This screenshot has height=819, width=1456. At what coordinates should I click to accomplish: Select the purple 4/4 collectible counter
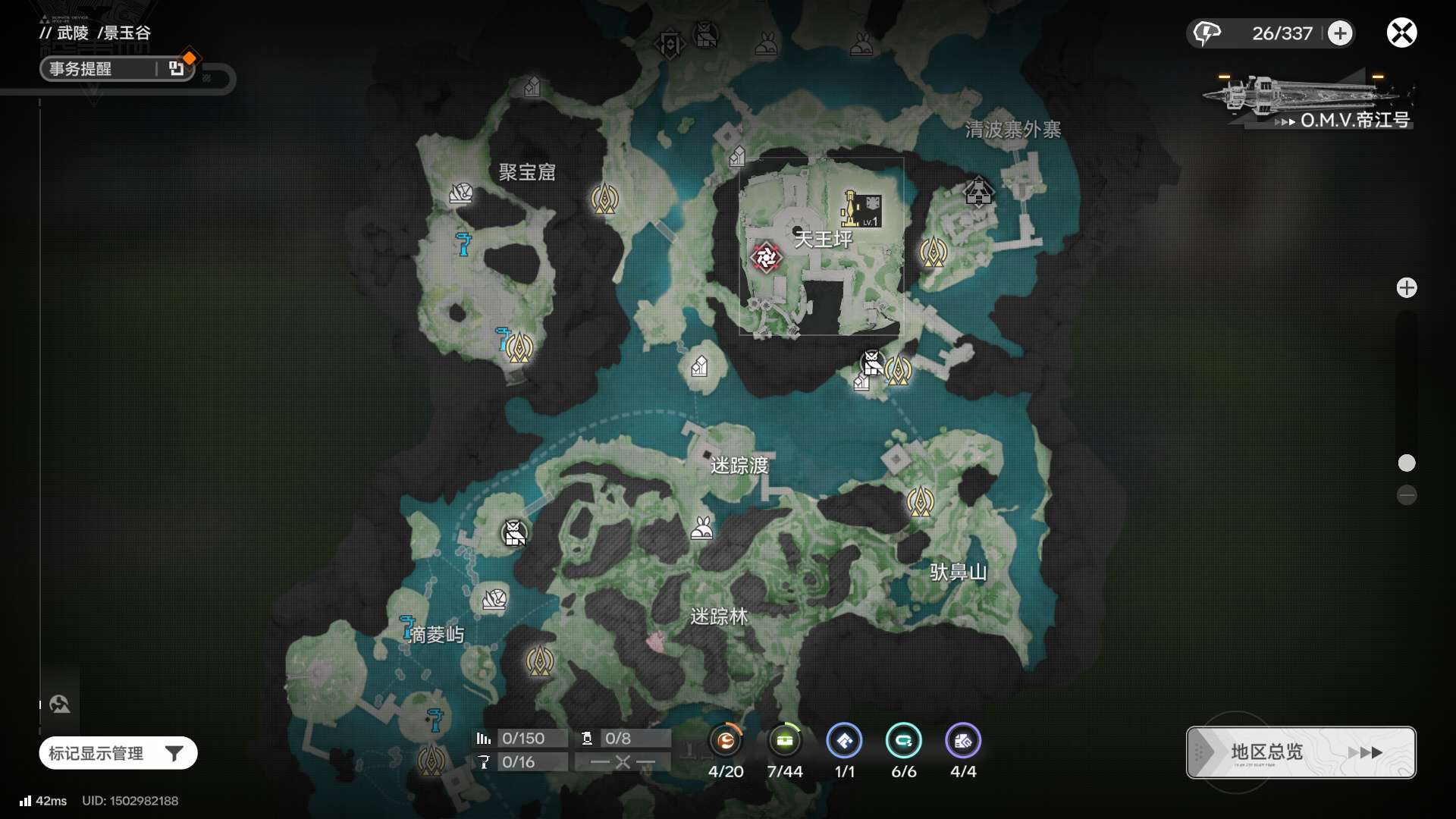(963, 742)
